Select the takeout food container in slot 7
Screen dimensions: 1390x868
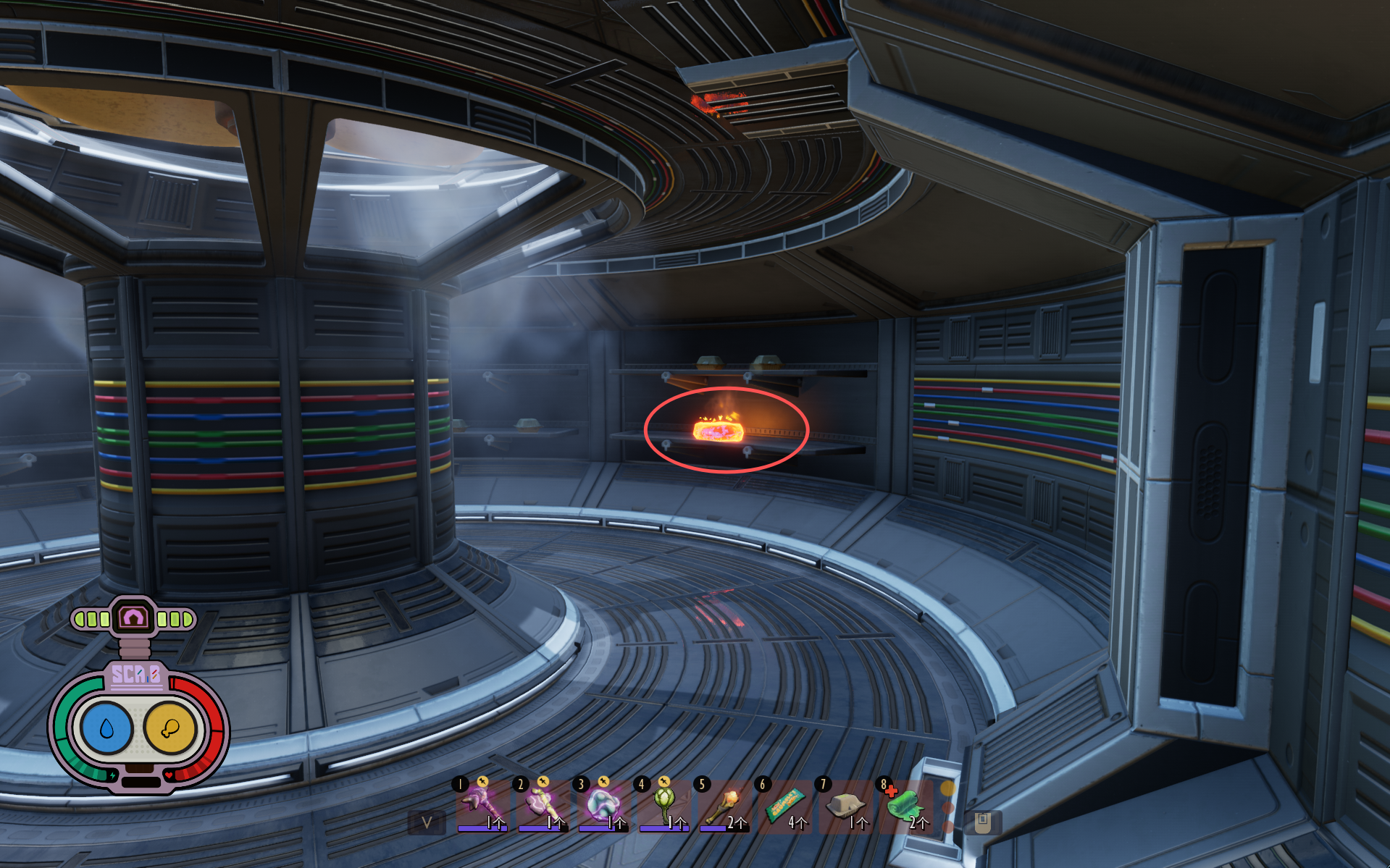point(845,804)
